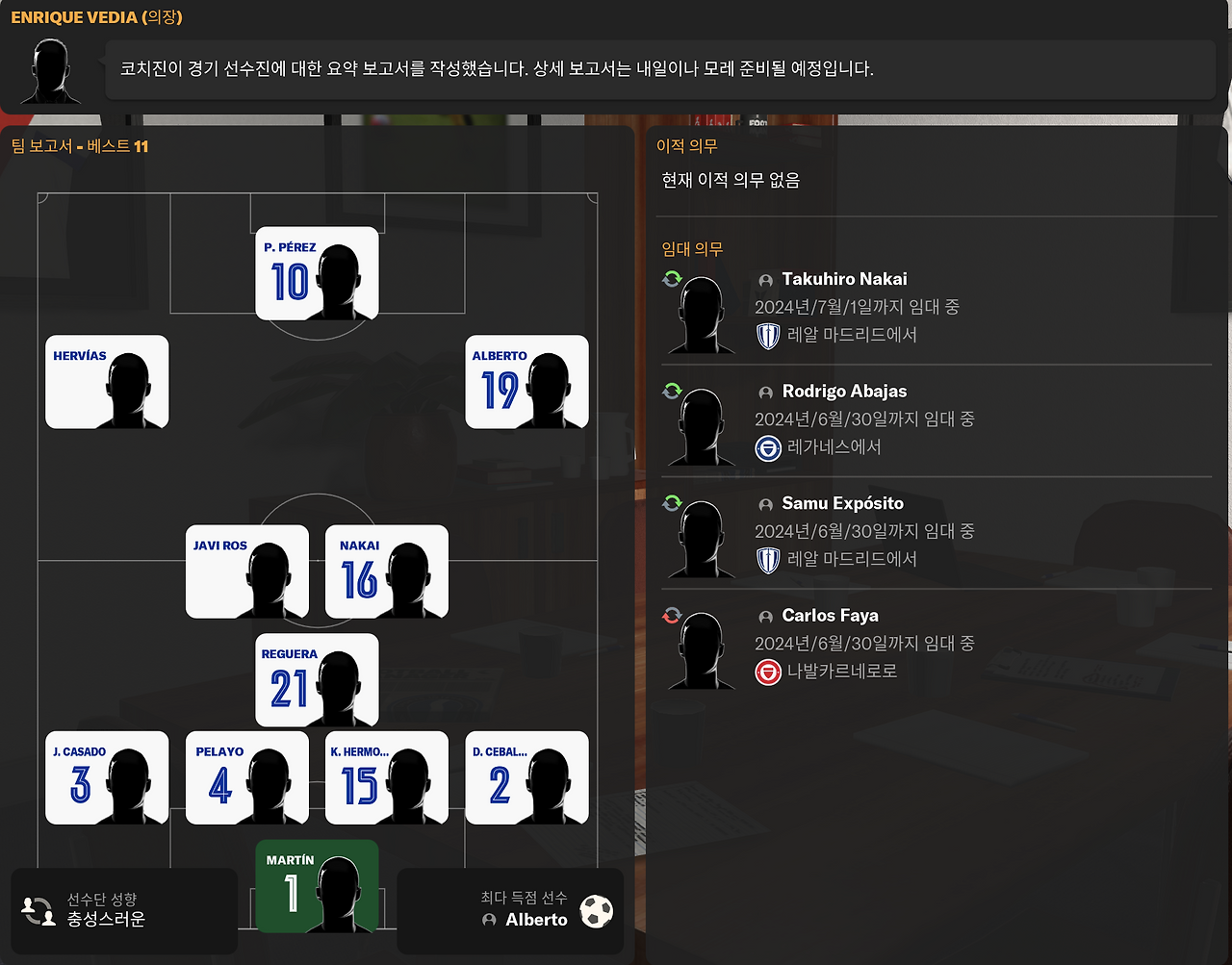Click the Leganés club crest beside Rodrigo Abajas
The width and height of the screenshot is (1232, 965).
click(767, 447)
